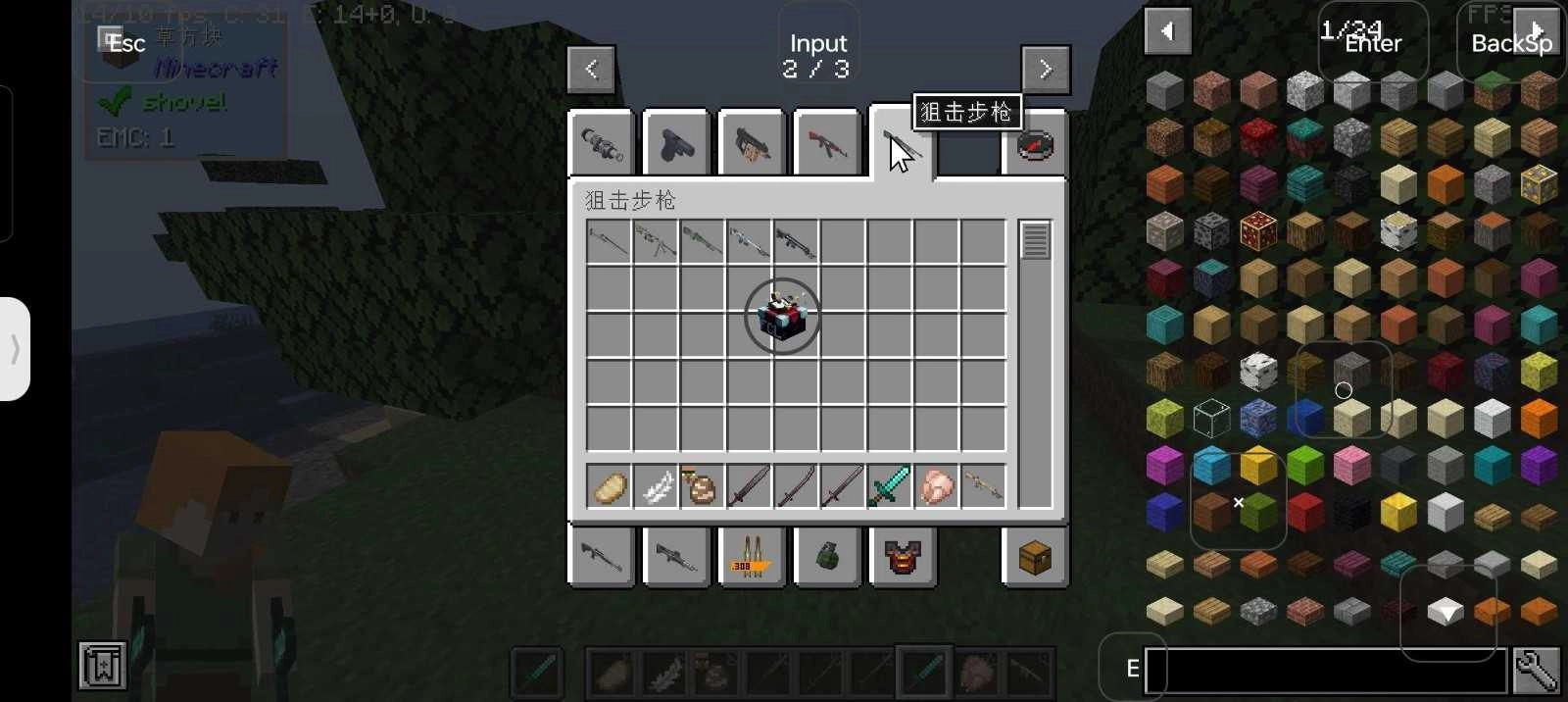Click the item search text field
Screen dimensions: 1568x702
[1326, 671]
